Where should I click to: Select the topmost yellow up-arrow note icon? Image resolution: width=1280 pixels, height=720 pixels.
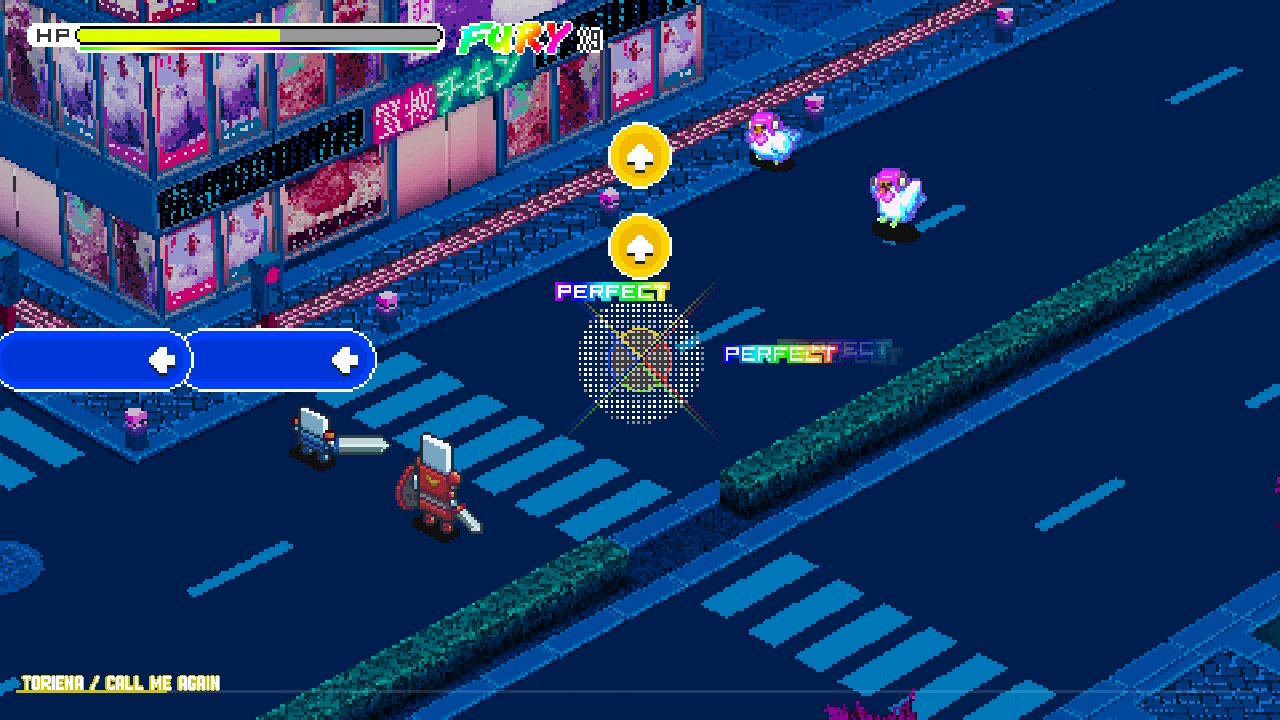coord(641,156)
